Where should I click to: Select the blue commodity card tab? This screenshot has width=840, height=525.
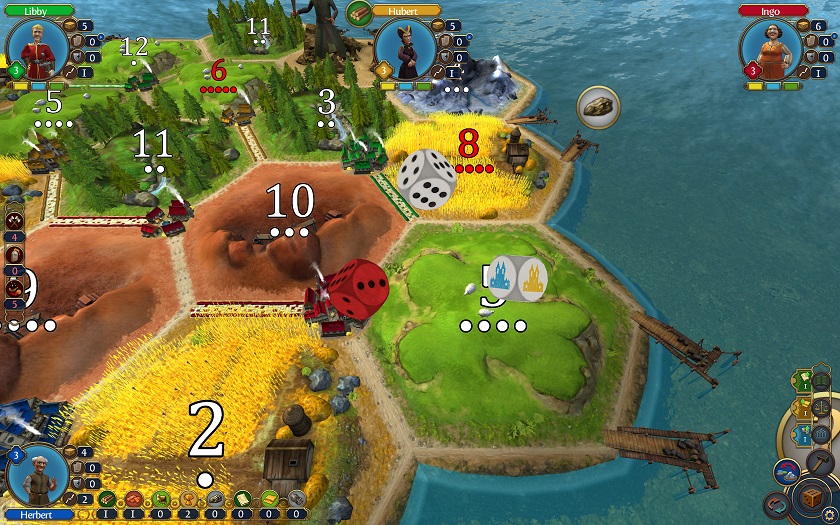[x=803, y=434]
